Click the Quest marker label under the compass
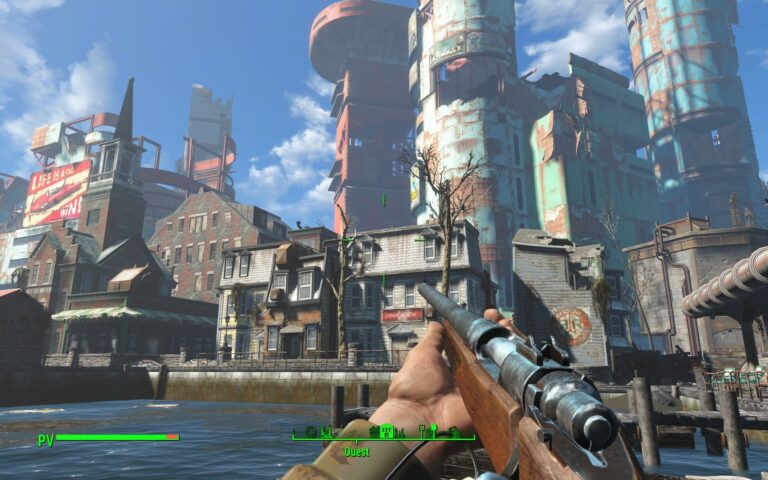Screen dimensions: 768x480 pyautogui.click(x=357, y=452)
